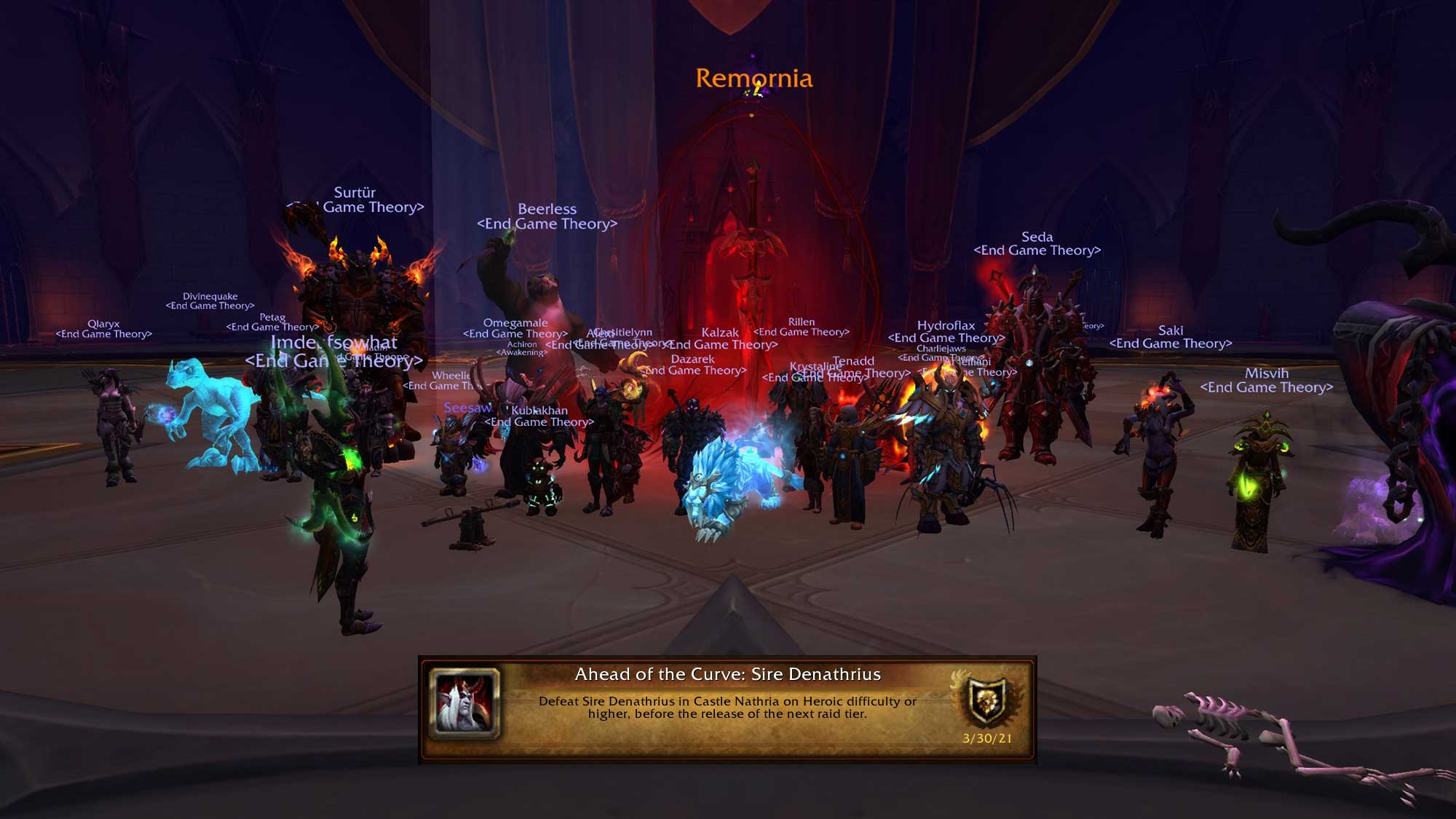The width and height of the screenshot is (1456, 819).
Task: Click the Sire Denathrius portrait icon
Action: [x=465, y=703]
